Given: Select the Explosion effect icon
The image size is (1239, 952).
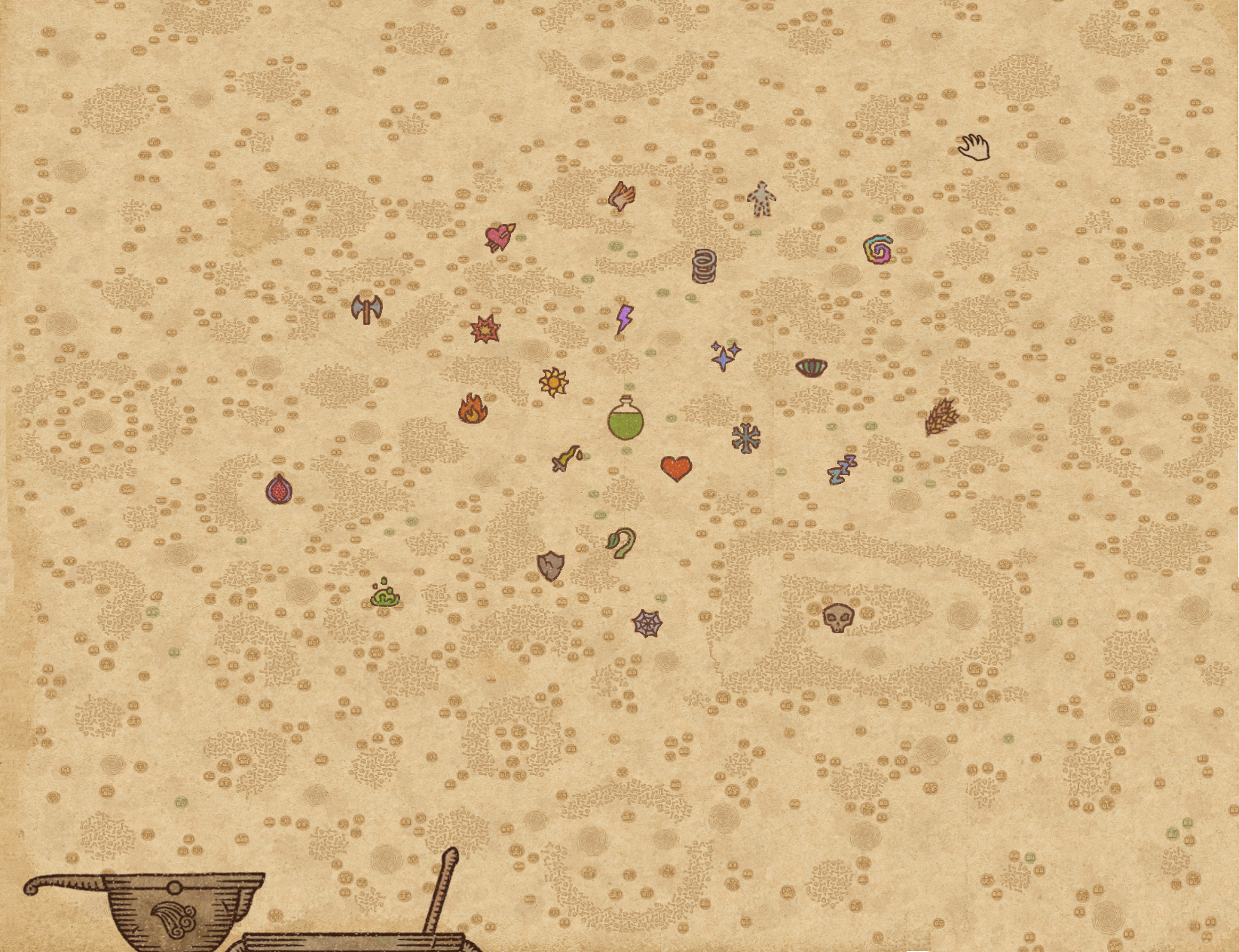Looking at the screenshot, I should [485, 328].
